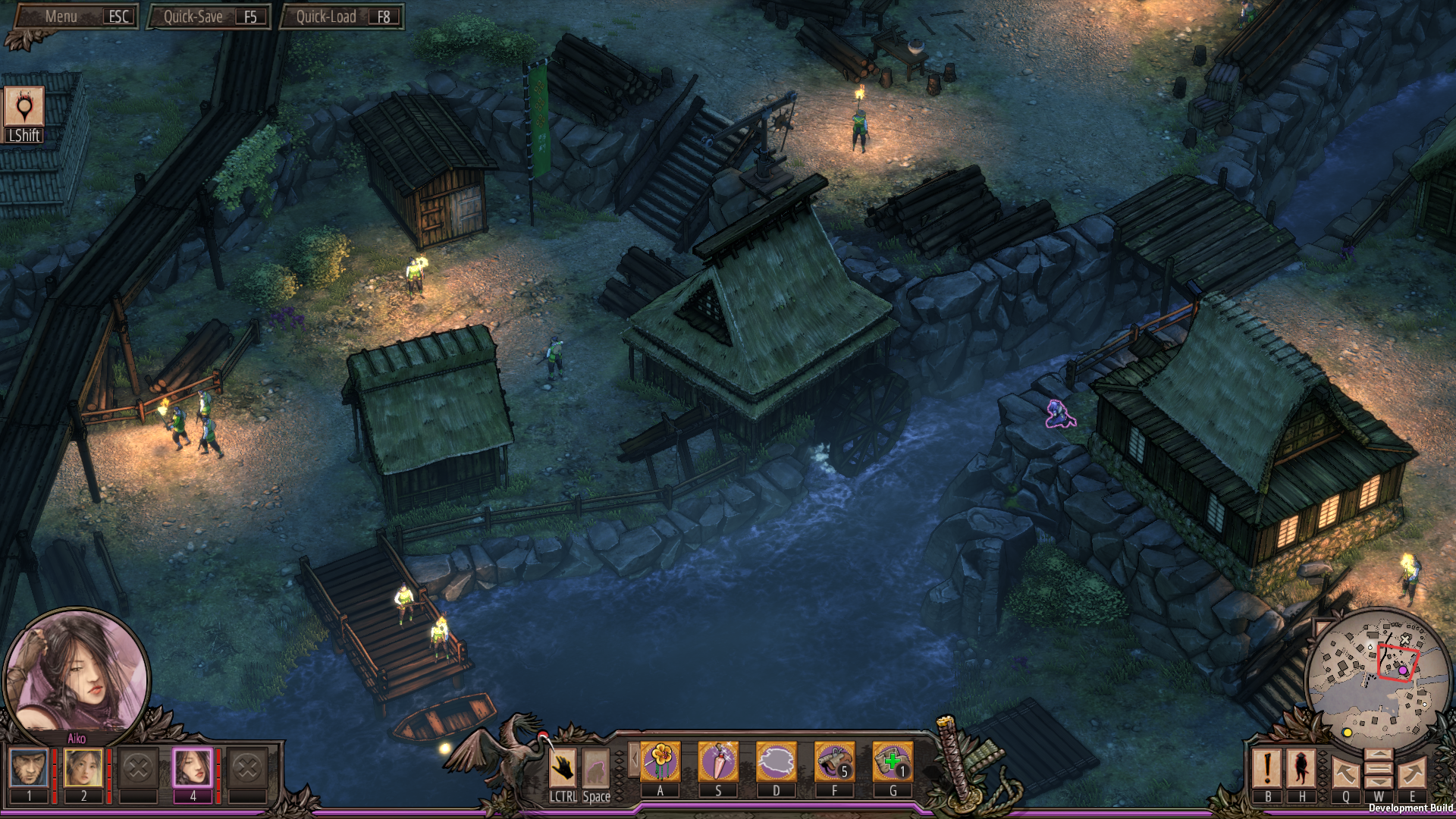Select Aiko's purple-framed small portrait
Image resolution: width=1456 pixels, height=819 pixels.
[x=193, y=767]
